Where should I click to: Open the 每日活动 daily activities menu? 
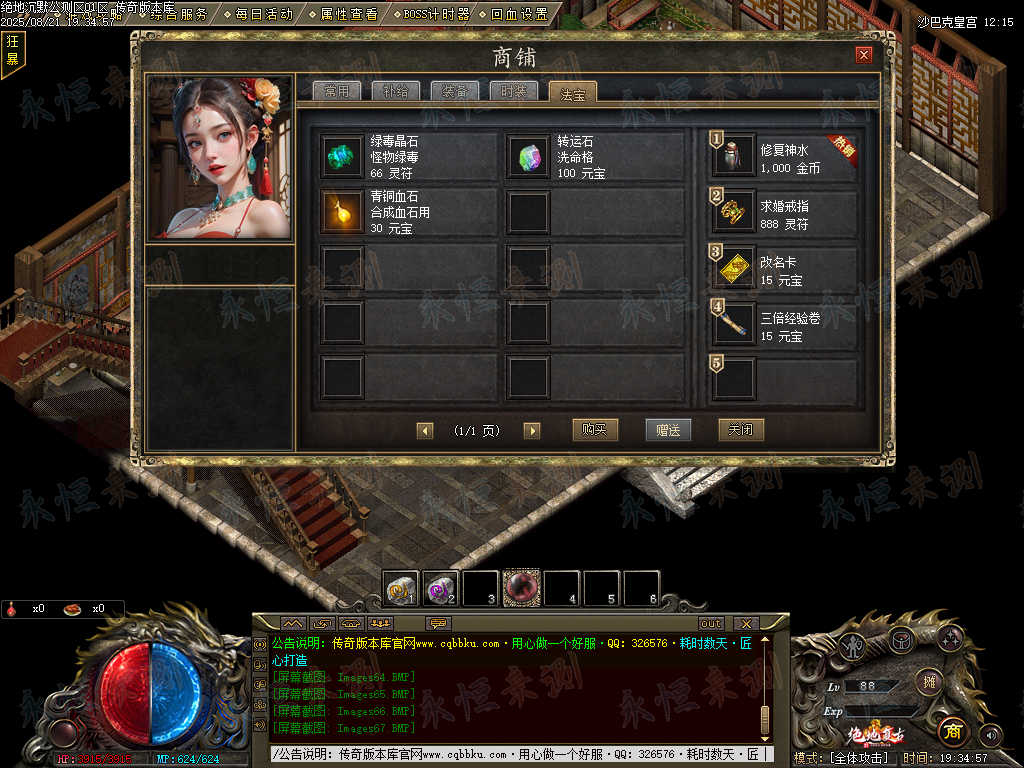tap(259, 14)
